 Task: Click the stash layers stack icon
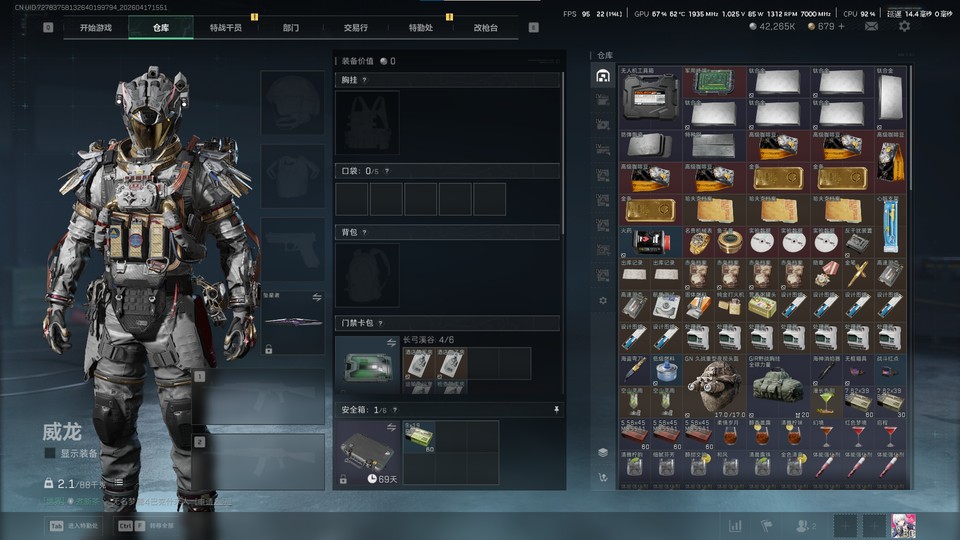(x=603, y=452)
